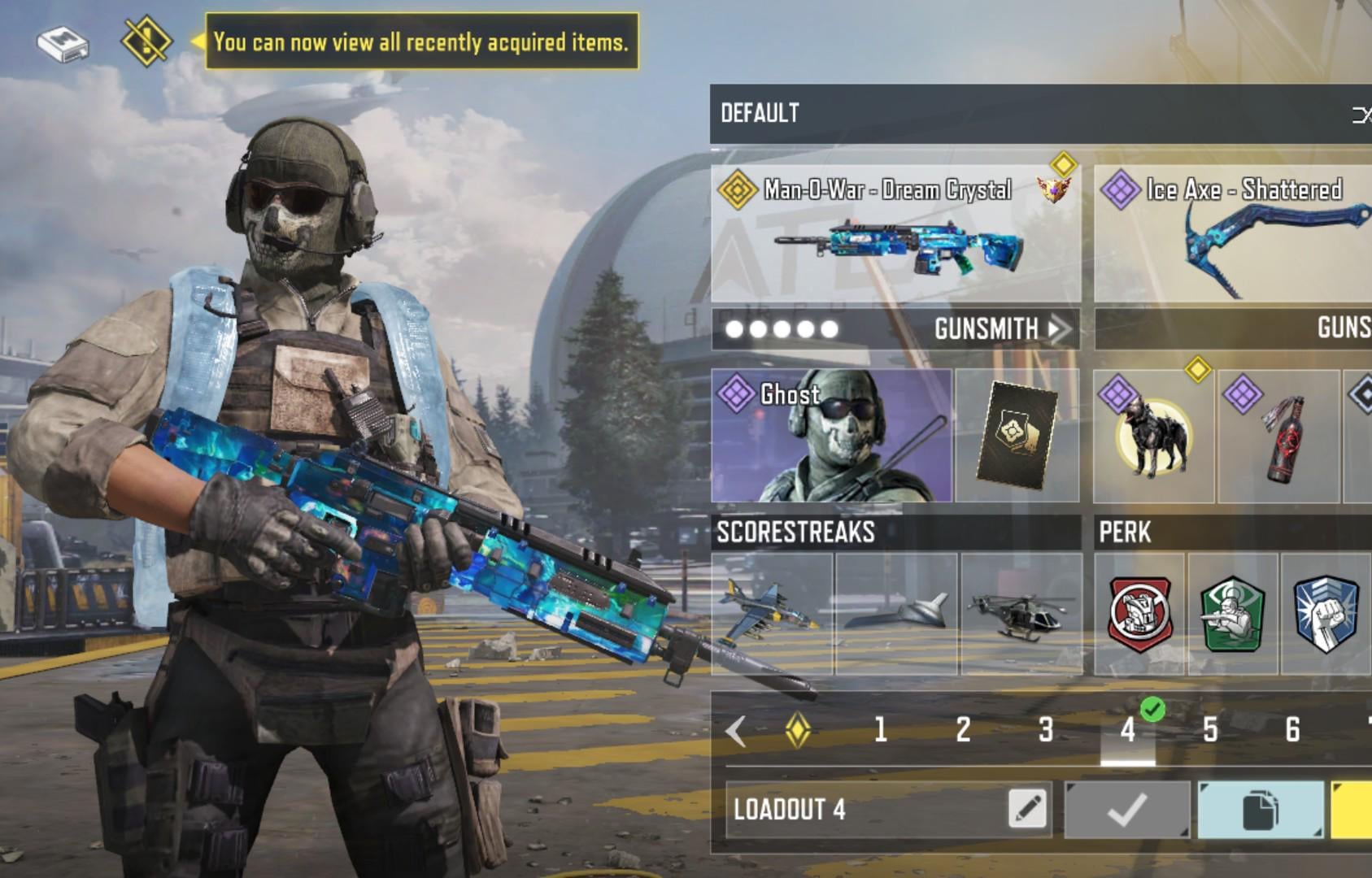Open the black and gold card slot
The image size is (1372, 878).
[1017, 436]
